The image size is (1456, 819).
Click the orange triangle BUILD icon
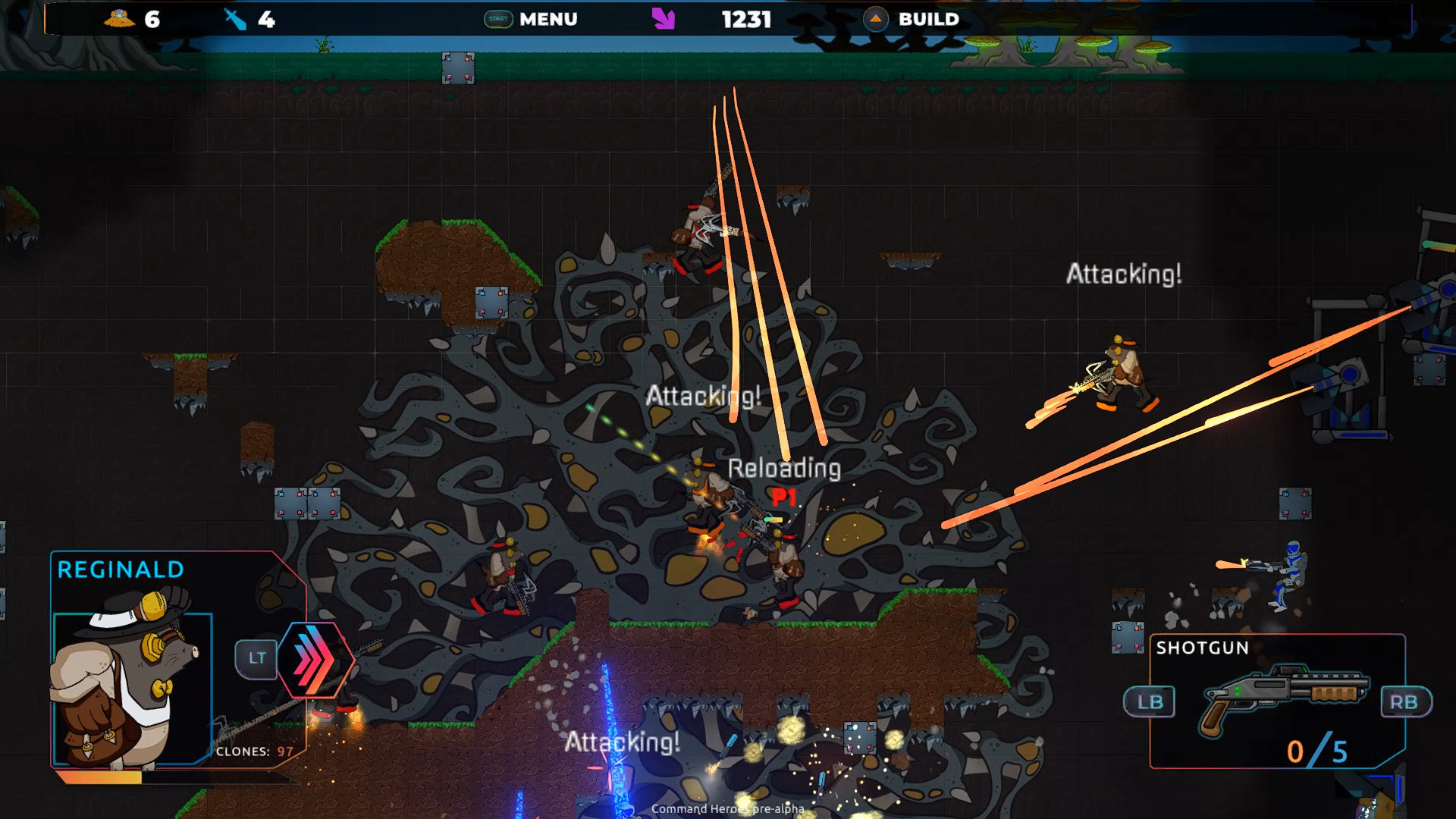coord(876,20)
